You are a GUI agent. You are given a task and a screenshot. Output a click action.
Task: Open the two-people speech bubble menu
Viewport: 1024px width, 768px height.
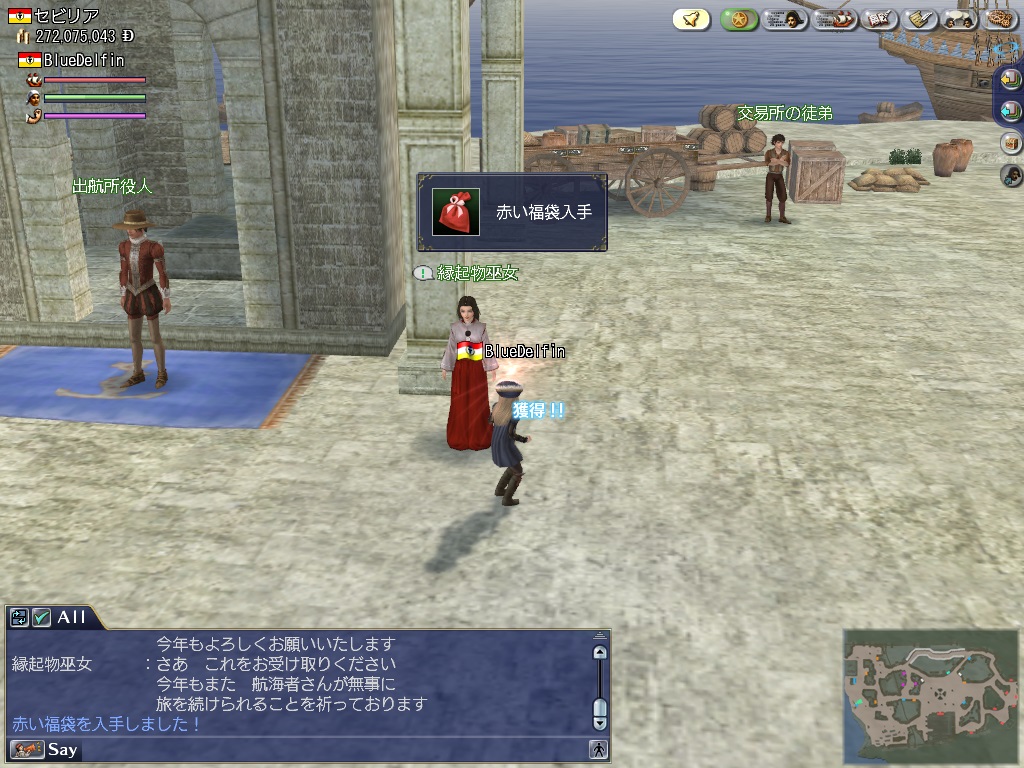click(960, 19)
